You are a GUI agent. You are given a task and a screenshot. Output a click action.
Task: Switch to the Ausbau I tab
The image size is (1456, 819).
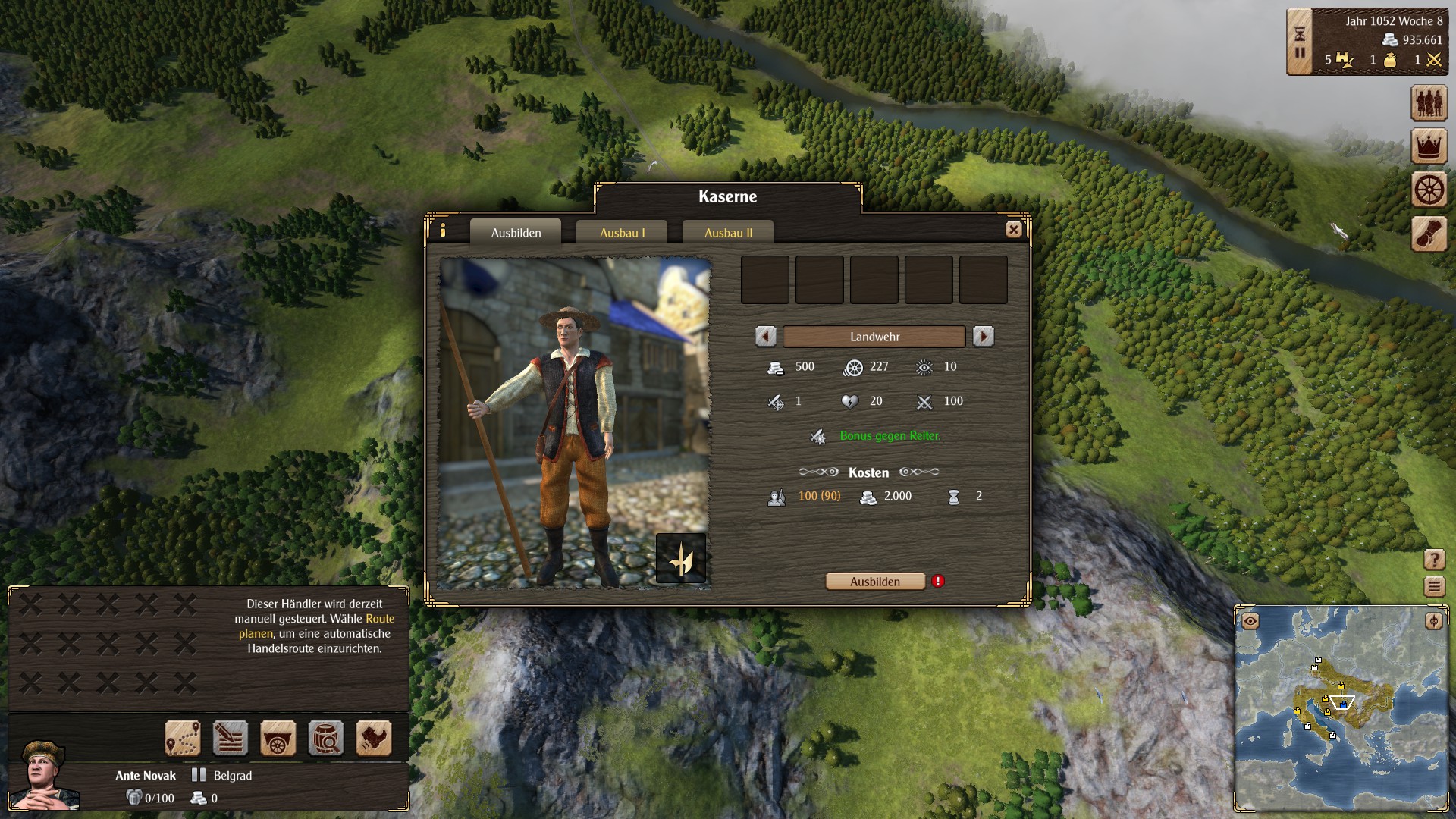click(x=622, y=233)
